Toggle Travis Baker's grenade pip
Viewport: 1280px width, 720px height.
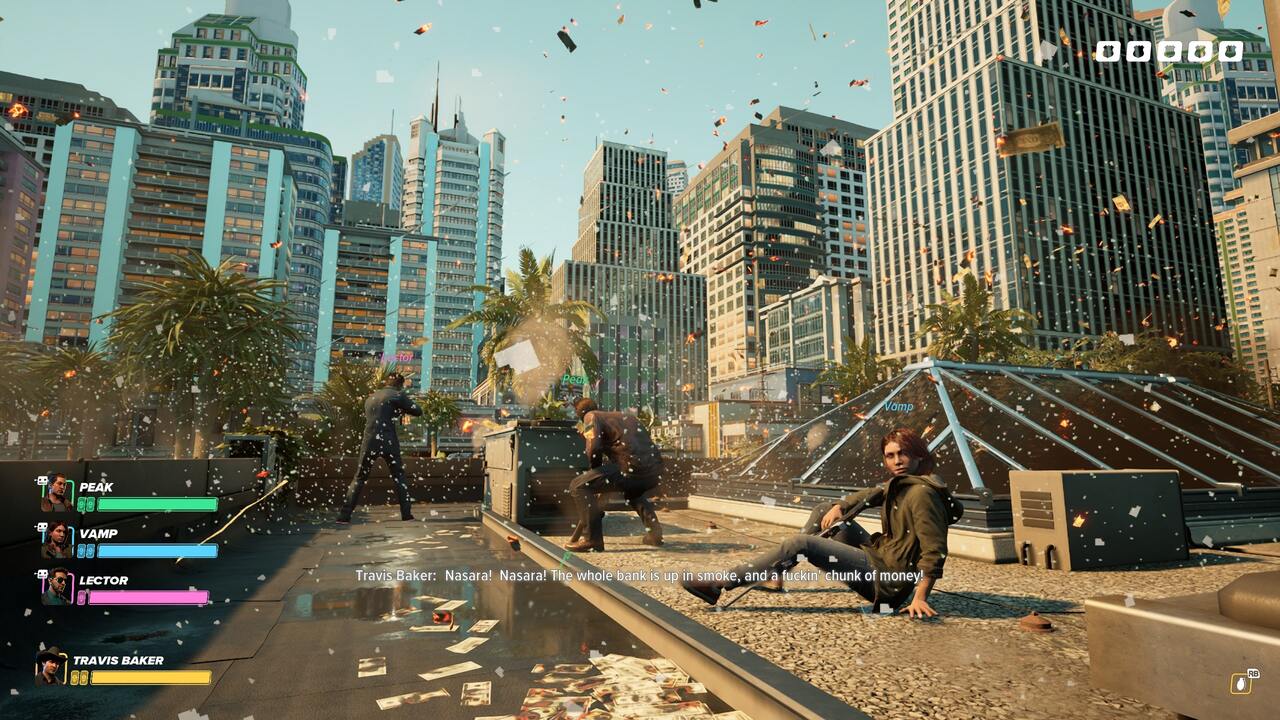[76, 677]
